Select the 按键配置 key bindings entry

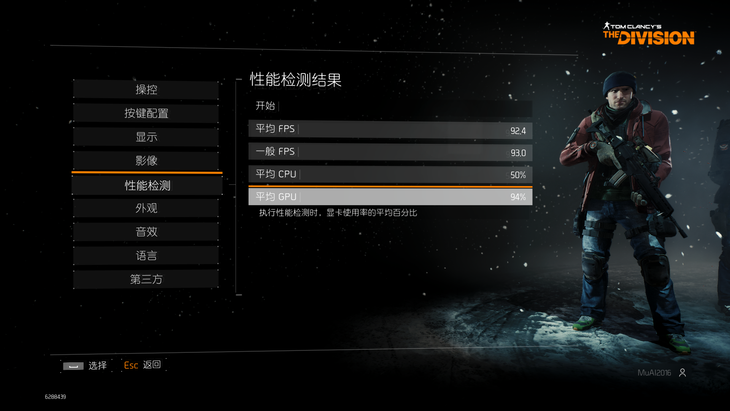pyautogui.click(x=146, y=114)
